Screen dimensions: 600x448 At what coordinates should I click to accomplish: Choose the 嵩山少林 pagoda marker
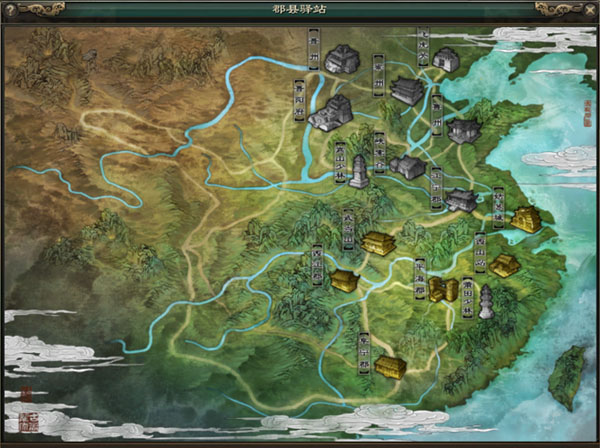[x=358, y=170]
